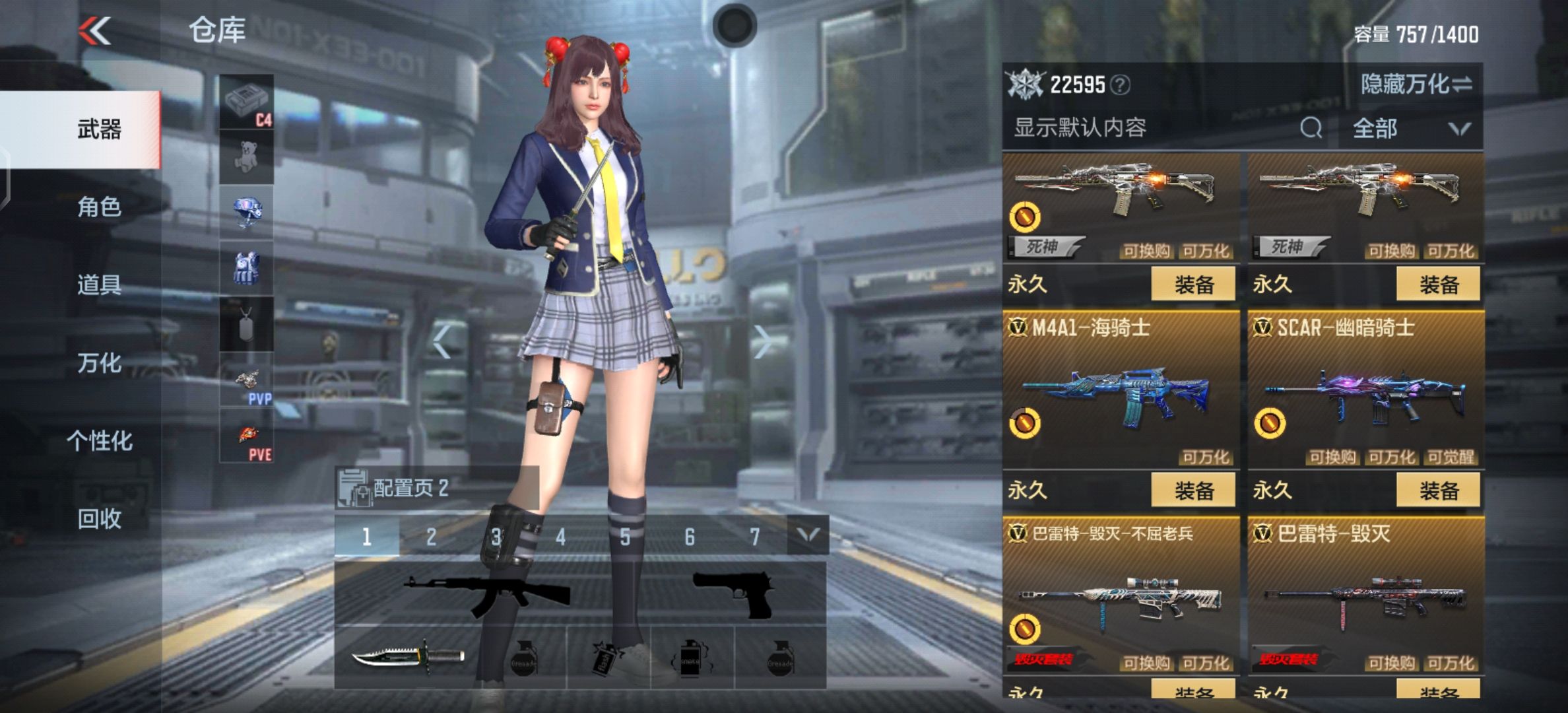Open the 道具 category
Screen dimensions: 1568x713
click(x=99, y=285)
